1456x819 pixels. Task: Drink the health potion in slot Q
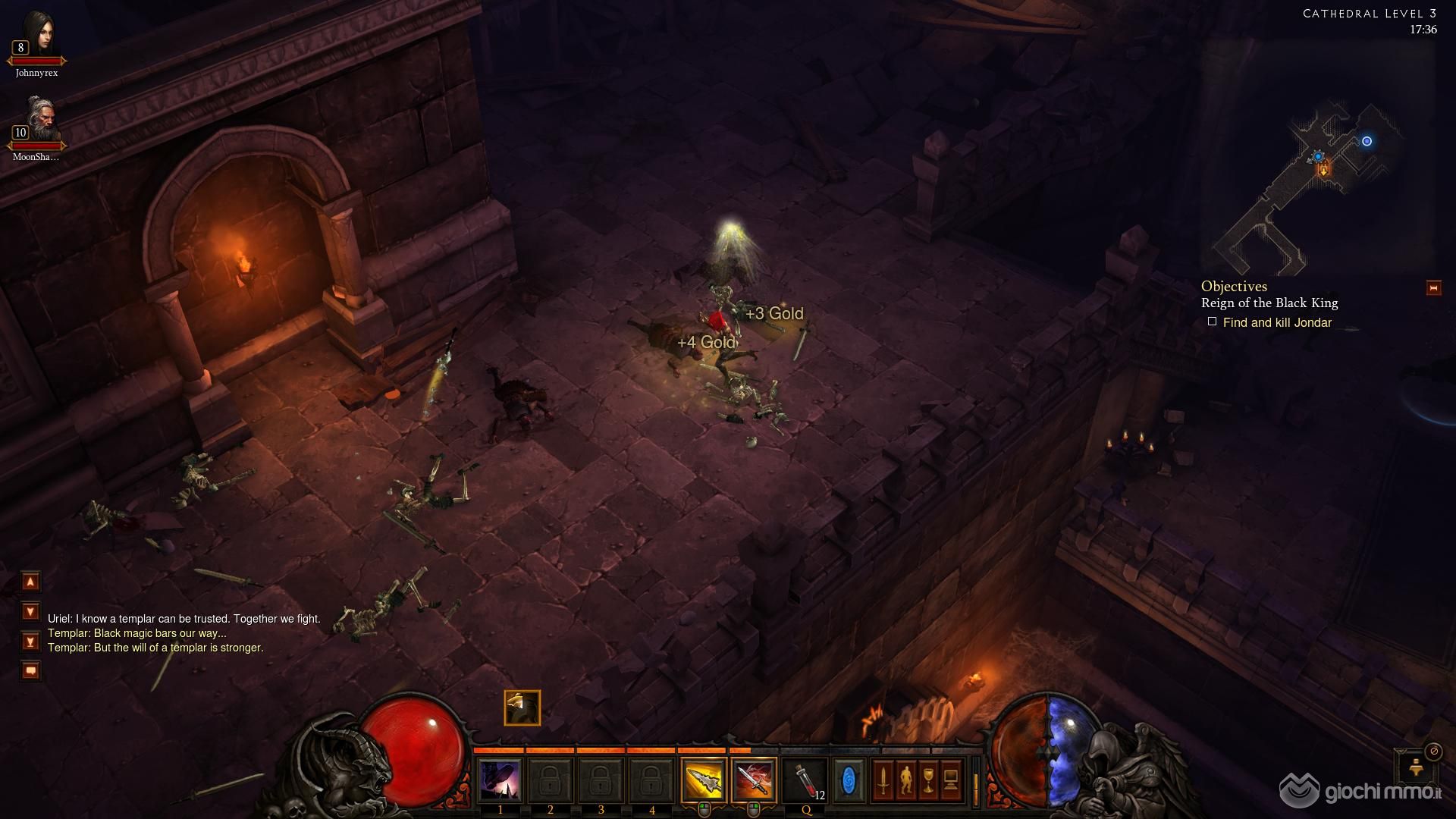(805, 780)
